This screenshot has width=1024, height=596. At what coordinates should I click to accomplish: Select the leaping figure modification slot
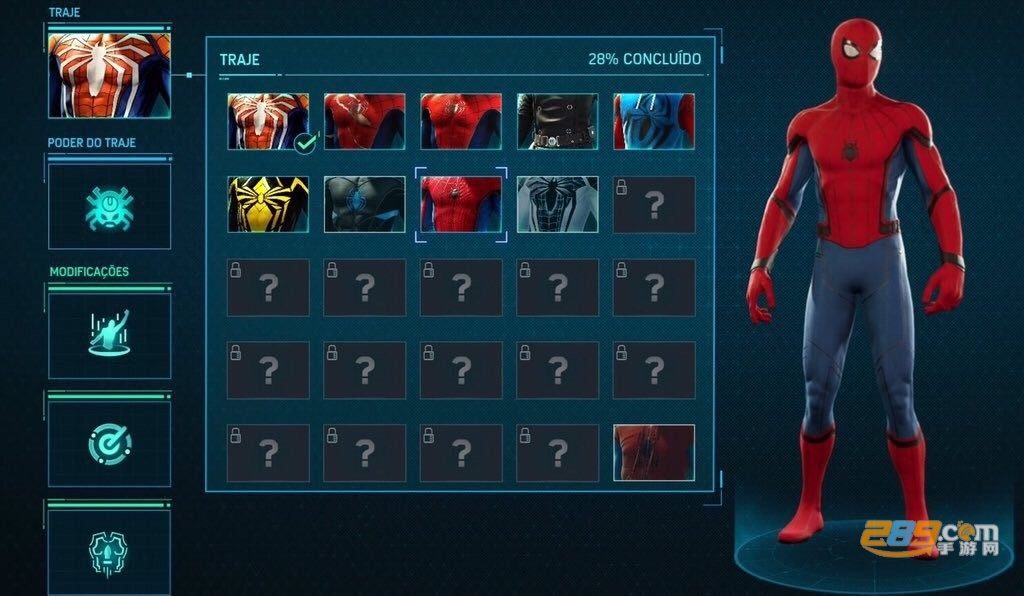pos(109,335)
